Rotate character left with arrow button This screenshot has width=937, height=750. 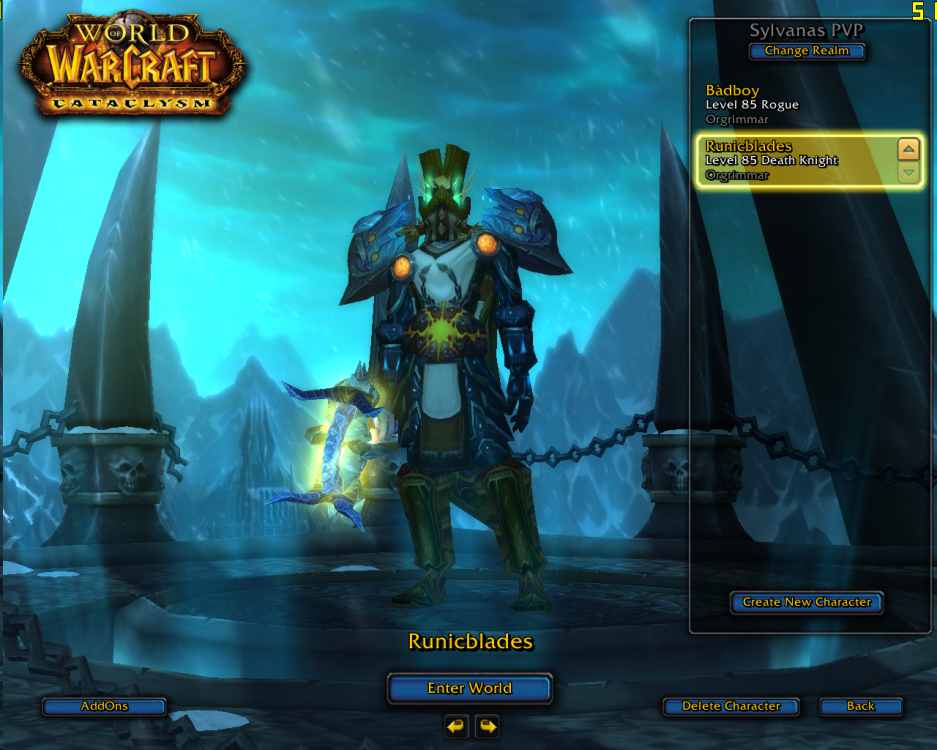click(456, 726)
